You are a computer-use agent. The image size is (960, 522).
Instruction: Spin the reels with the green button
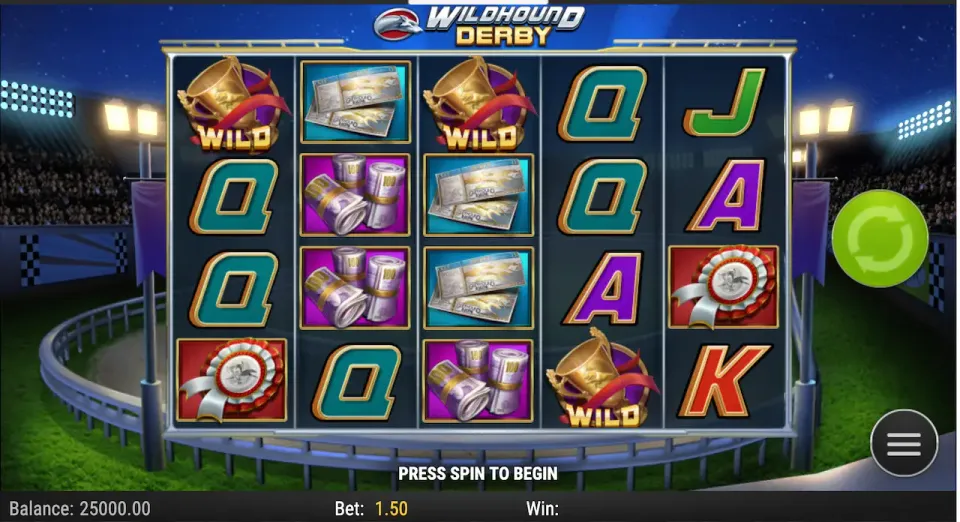[880, 239]
